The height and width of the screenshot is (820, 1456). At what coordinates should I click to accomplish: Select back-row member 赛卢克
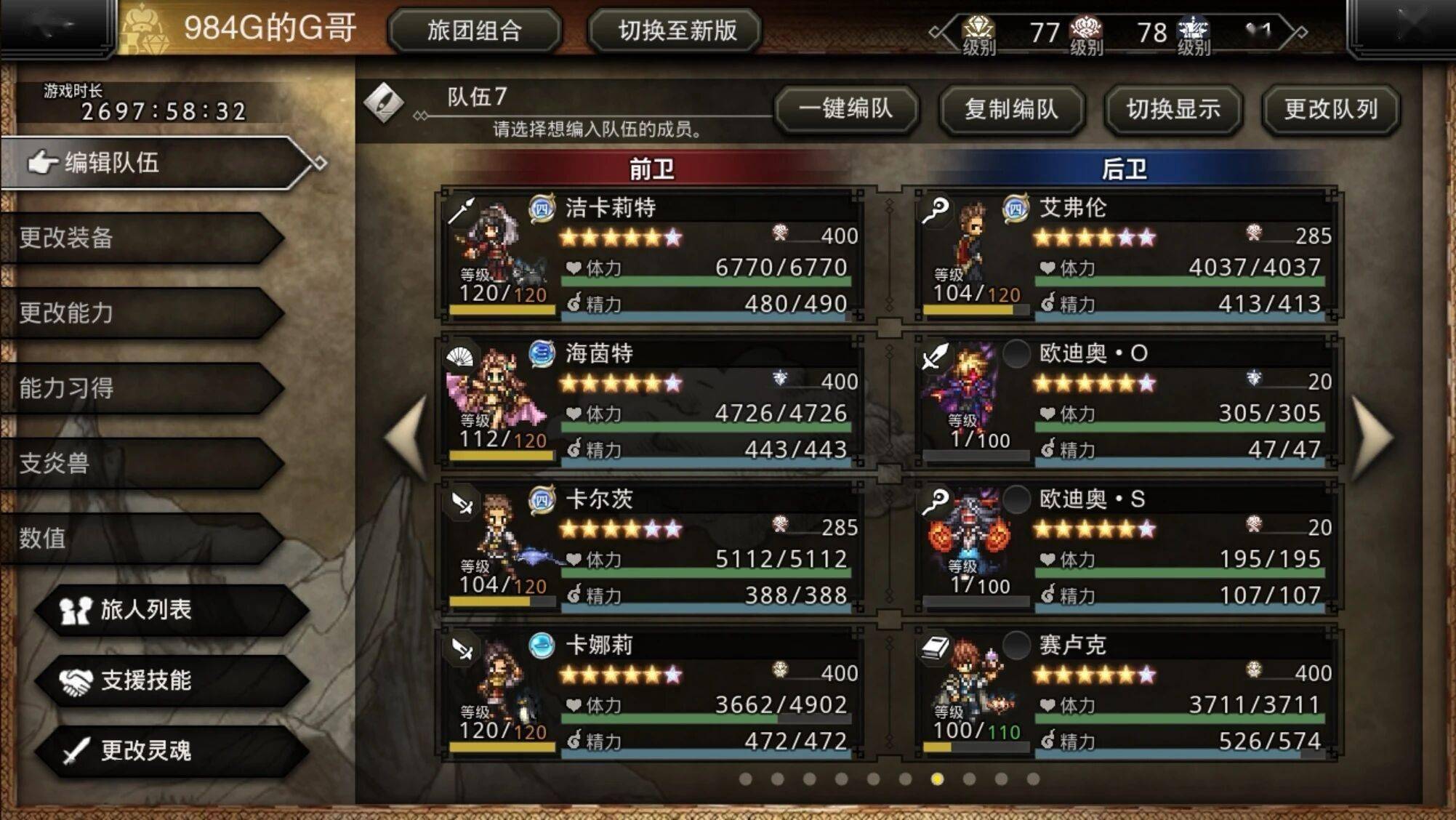1123,693
